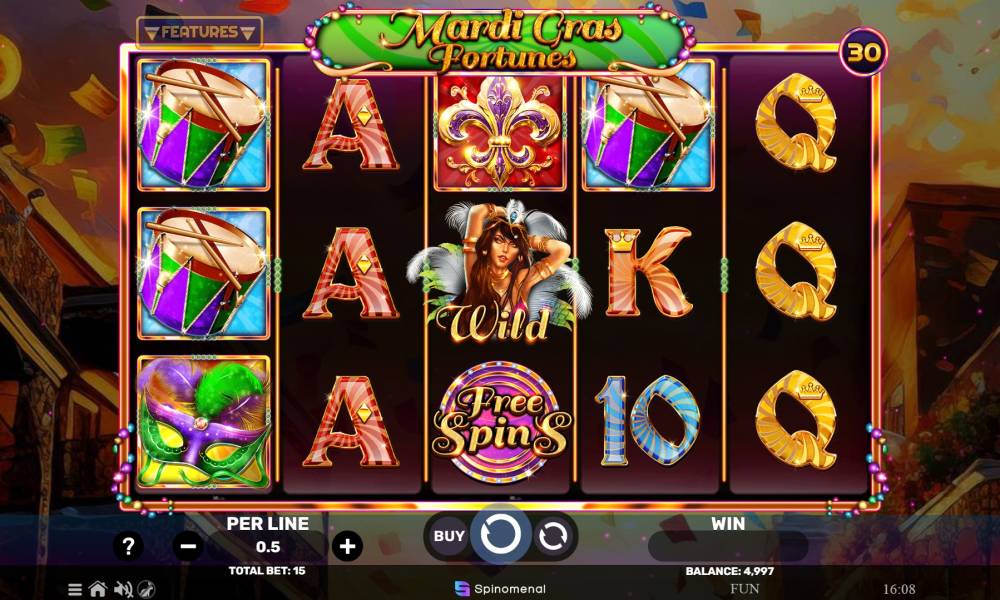Open the question mark help button
Viewport: 1000px width, 600px height.
point(128,546)
